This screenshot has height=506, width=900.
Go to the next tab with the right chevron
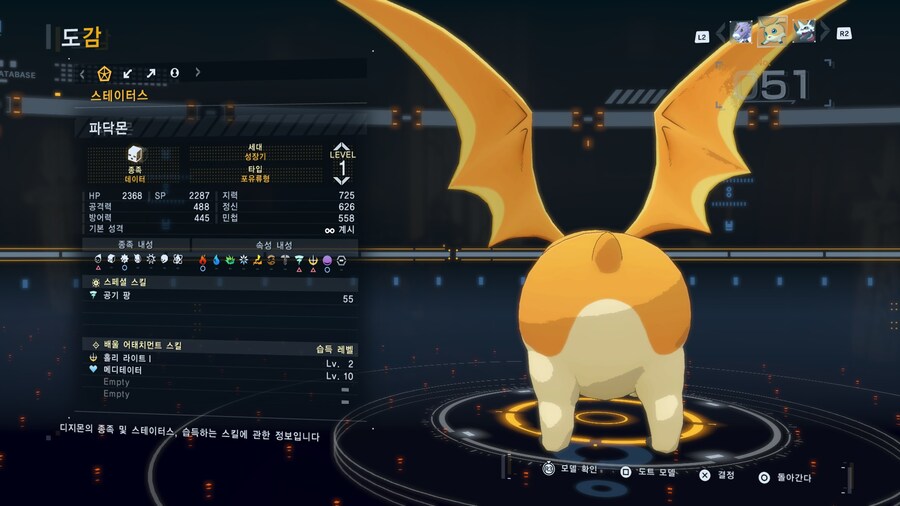click(198, 73)
